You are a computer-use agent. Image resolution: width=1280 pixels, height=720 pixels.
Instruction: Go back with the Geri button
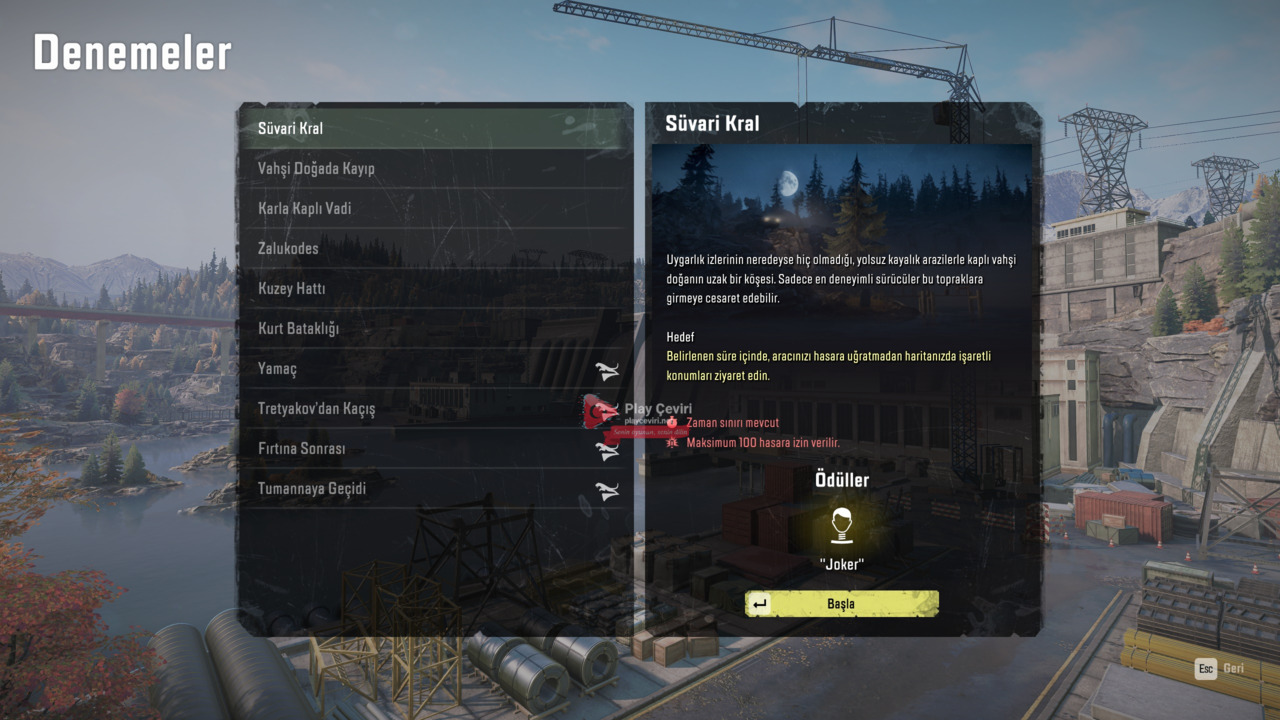tap(1220, 668)
